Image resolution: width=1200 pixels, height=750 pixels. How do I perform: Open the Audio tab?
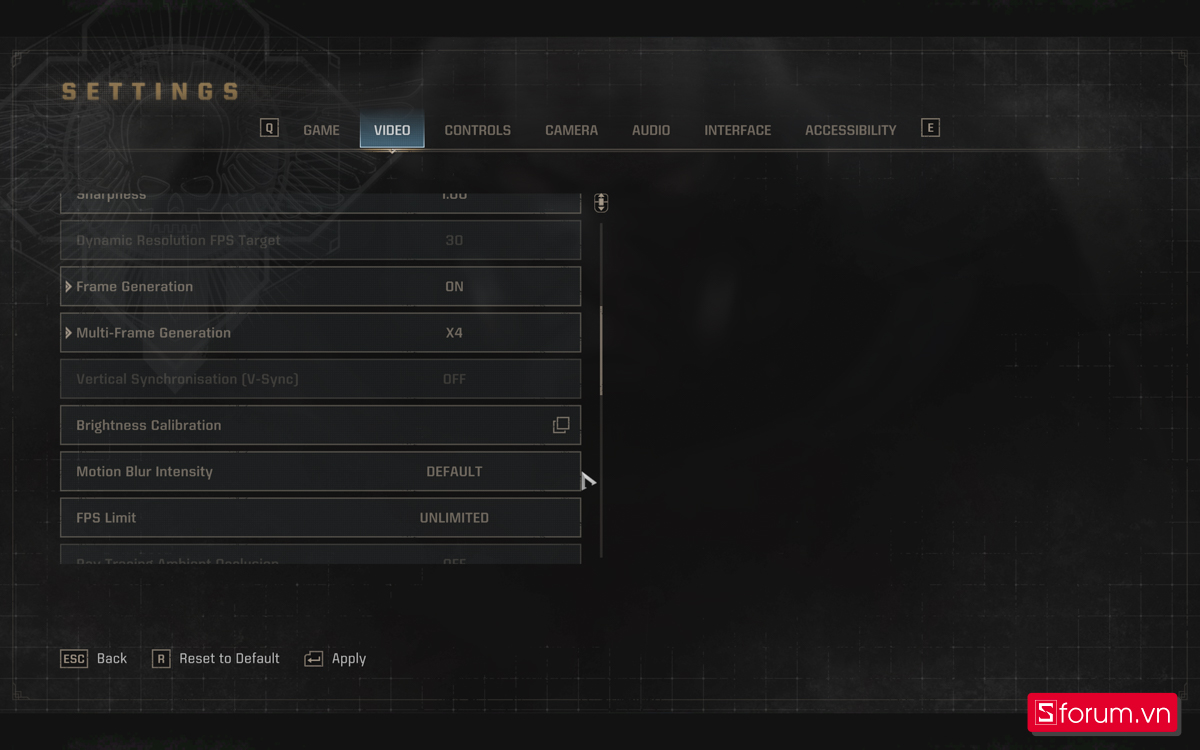coord(651,130)
